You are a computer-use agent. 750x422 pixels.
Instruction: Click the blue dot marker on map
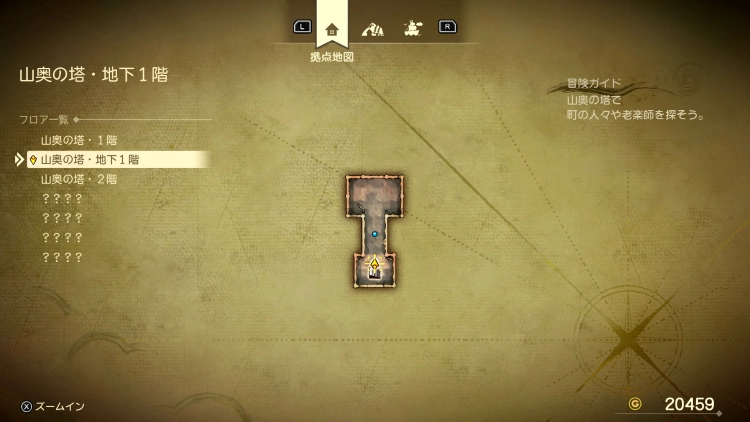click(x=375, y=234)
